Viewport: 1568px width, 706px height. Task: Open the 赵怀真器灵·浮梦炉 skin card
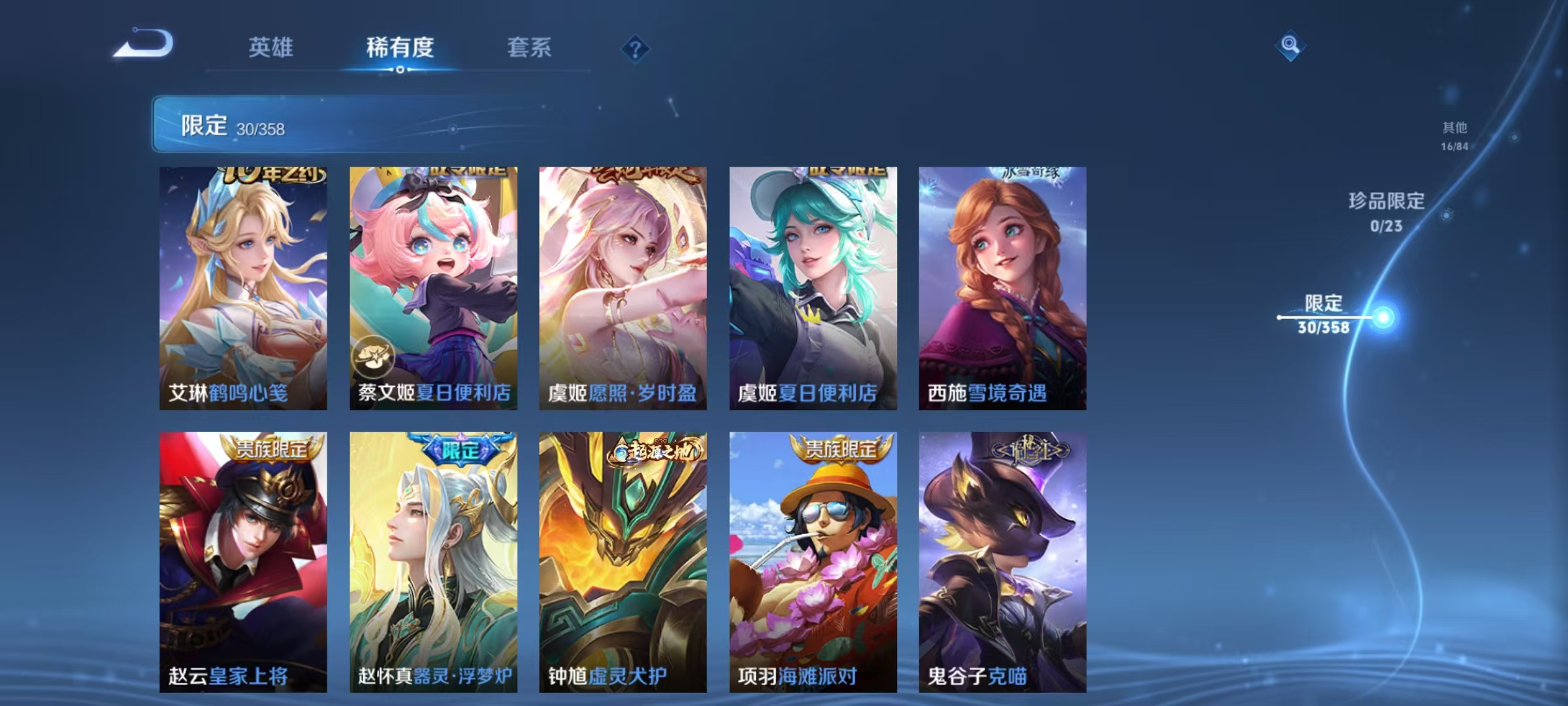click(431, 562)
